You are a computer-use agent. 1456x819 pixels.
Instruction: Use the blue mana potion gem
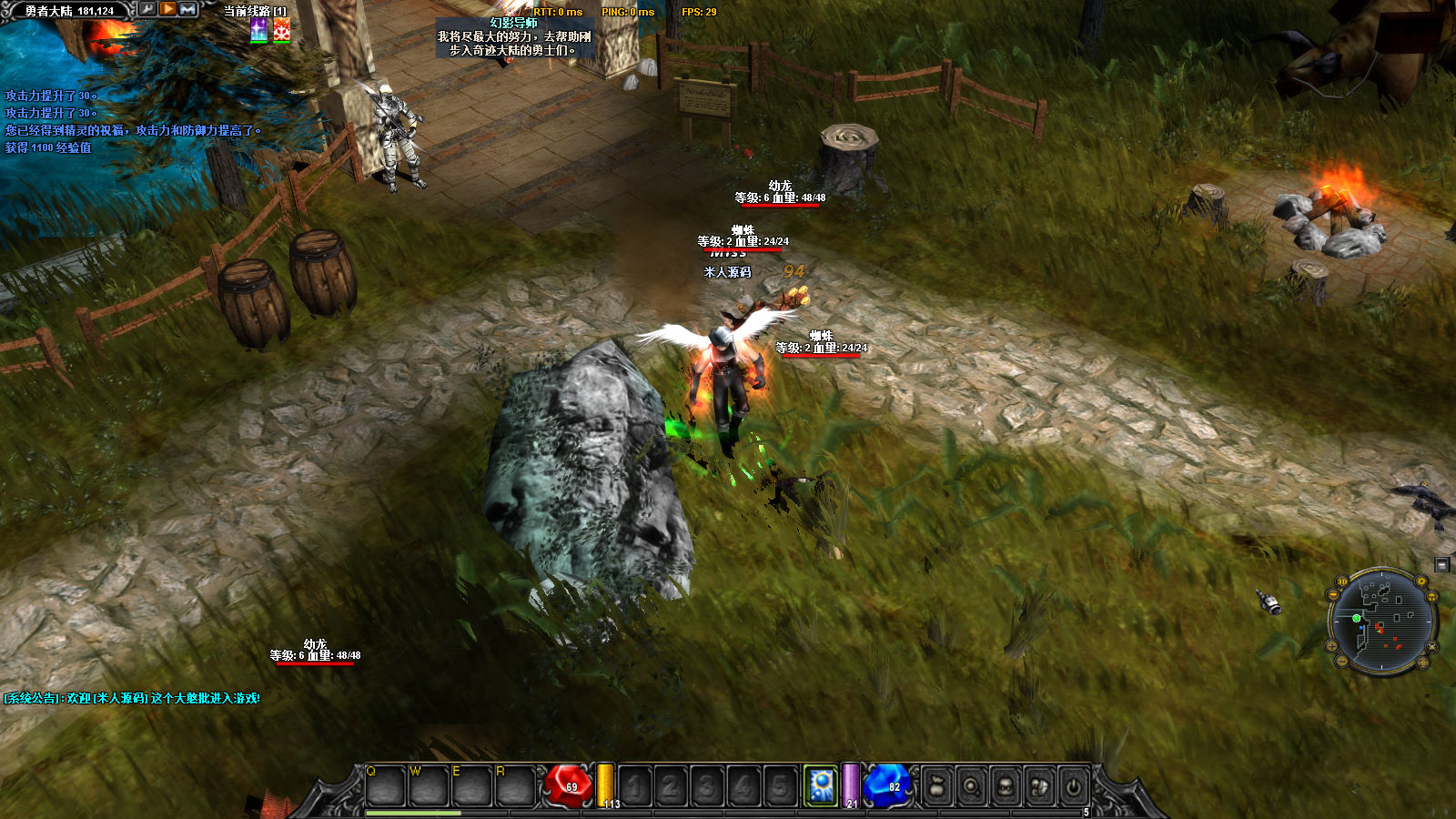(x=888, y=785)
